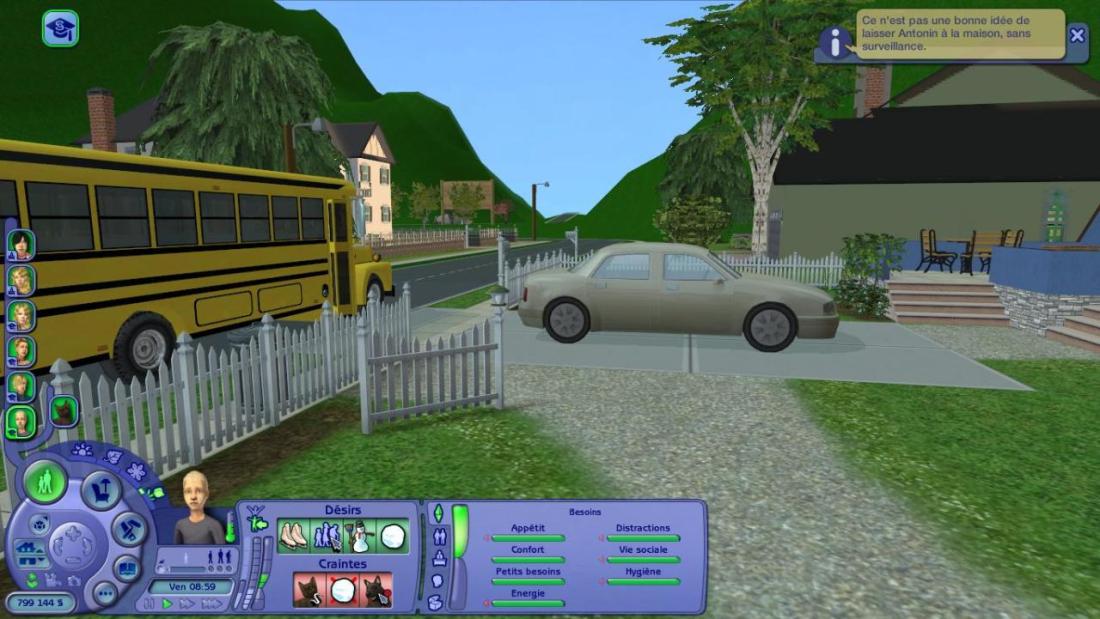This screenshot has width=1100, height=619.
Task: Click the active Sim's large portrait
Action: 196,508
